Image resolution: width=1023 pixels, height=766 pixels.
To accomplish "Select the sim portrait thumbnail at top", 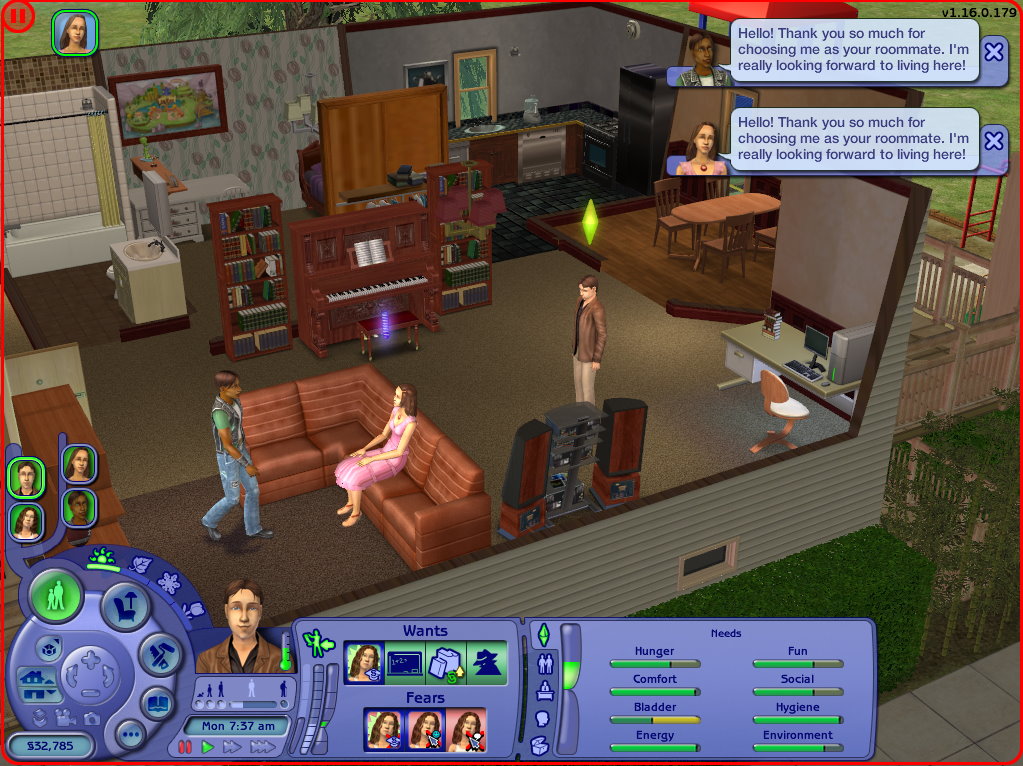I will pyautogui.click(x=74, y=33).
